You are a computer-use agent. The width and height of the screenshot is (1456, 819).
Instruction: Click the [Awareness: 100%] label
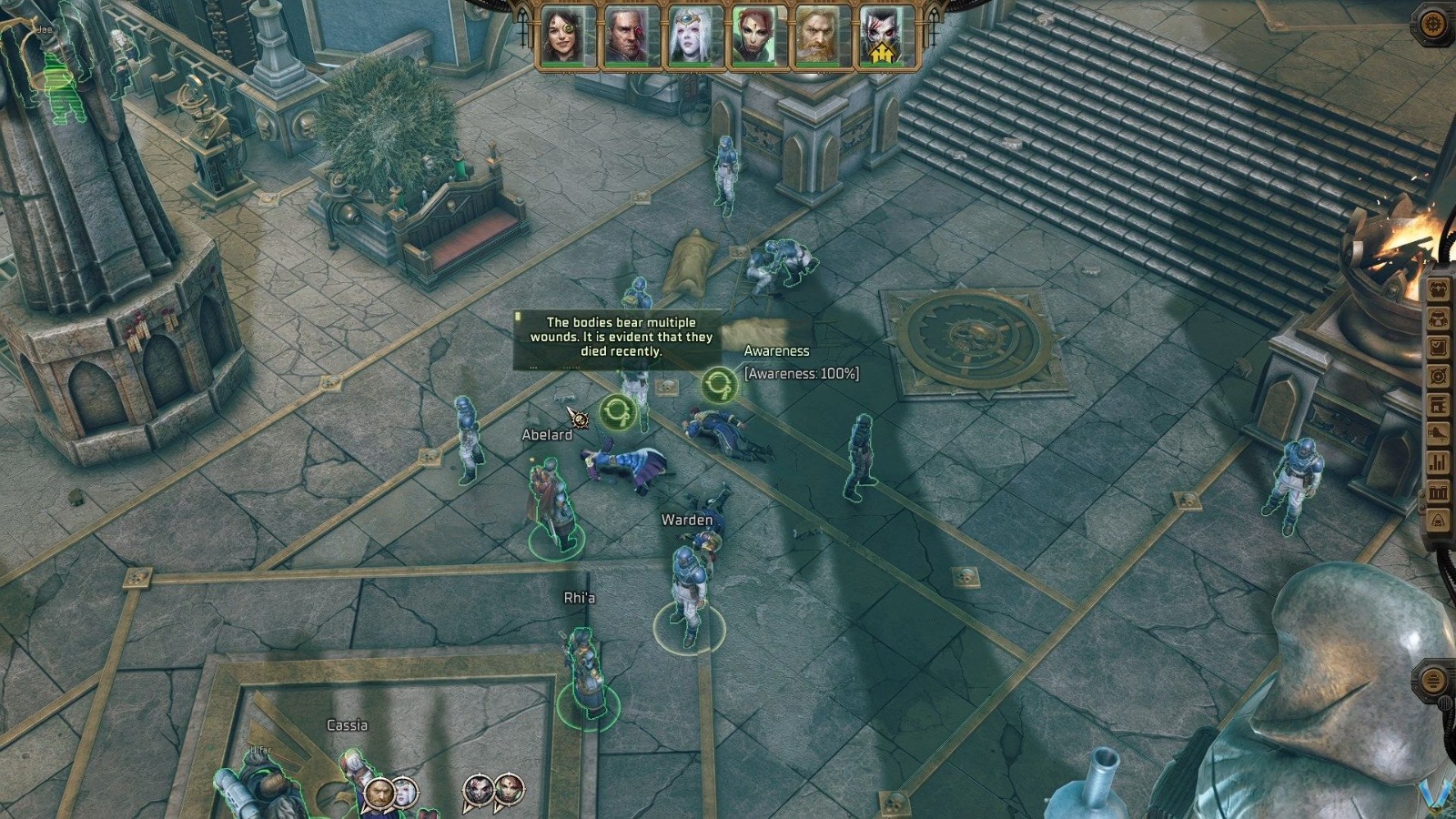(800, 371)
